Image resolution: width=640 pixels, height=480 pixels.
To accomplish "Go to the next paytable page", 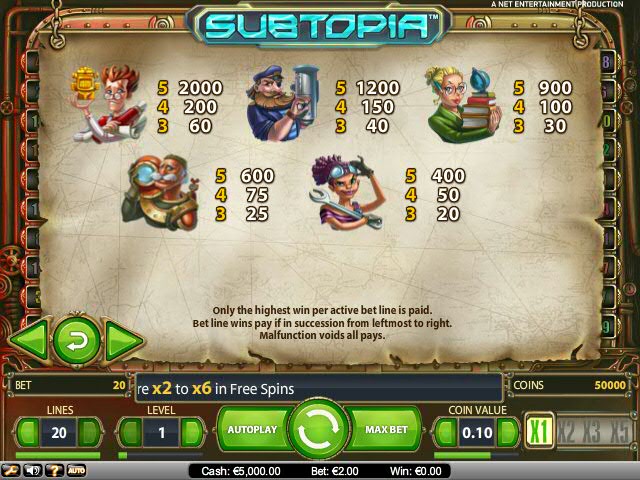I will 124,339.
